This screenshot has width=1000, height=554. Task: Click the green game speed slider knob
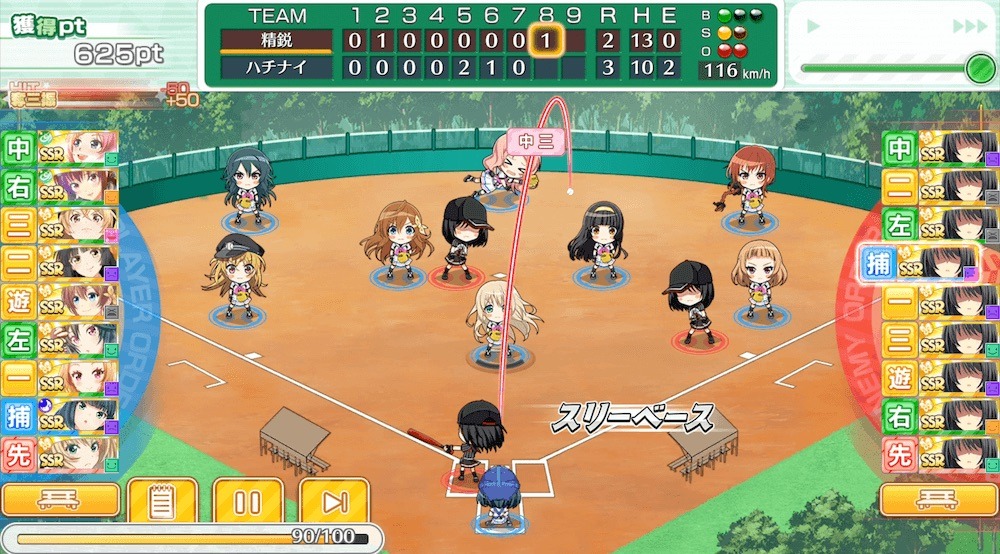[x=978, y=68]
